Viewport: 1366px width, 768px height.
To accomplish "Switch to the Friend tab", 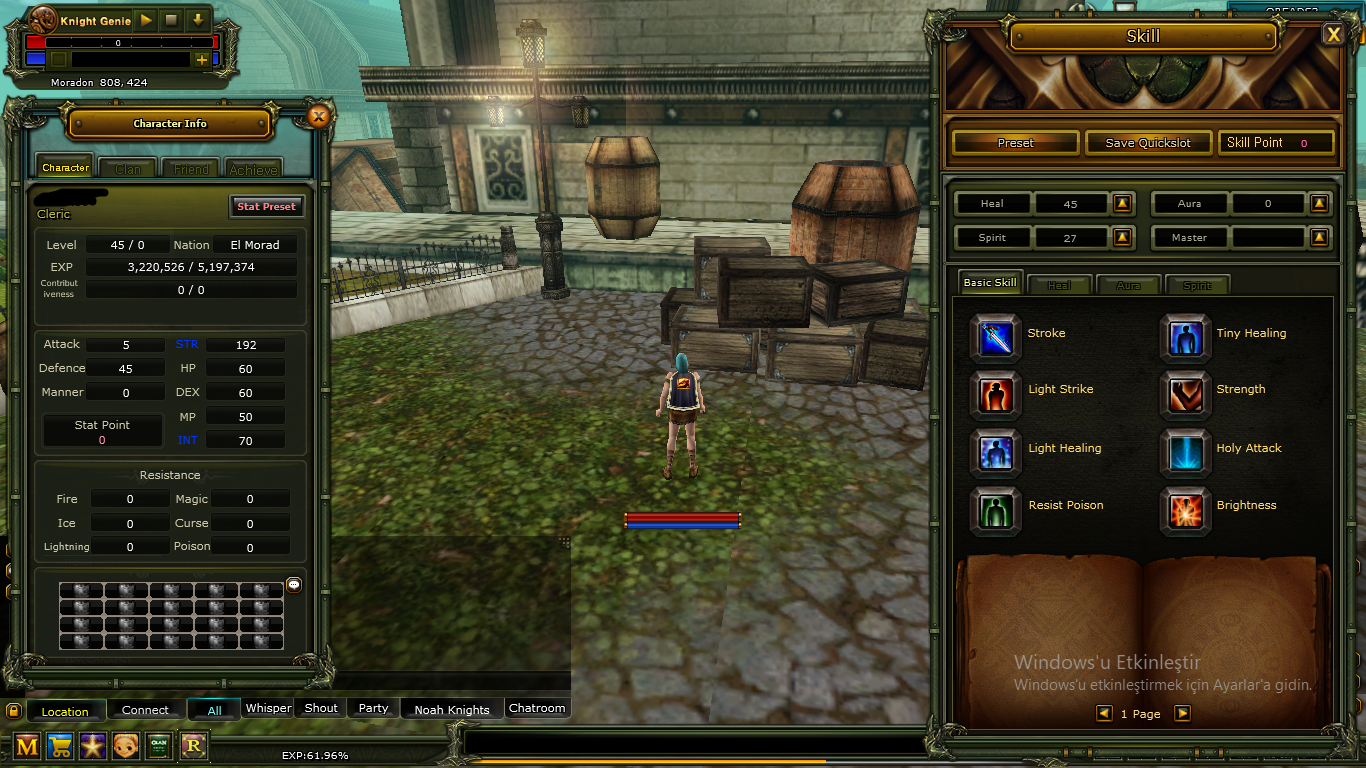I will [x=191, y=169].
